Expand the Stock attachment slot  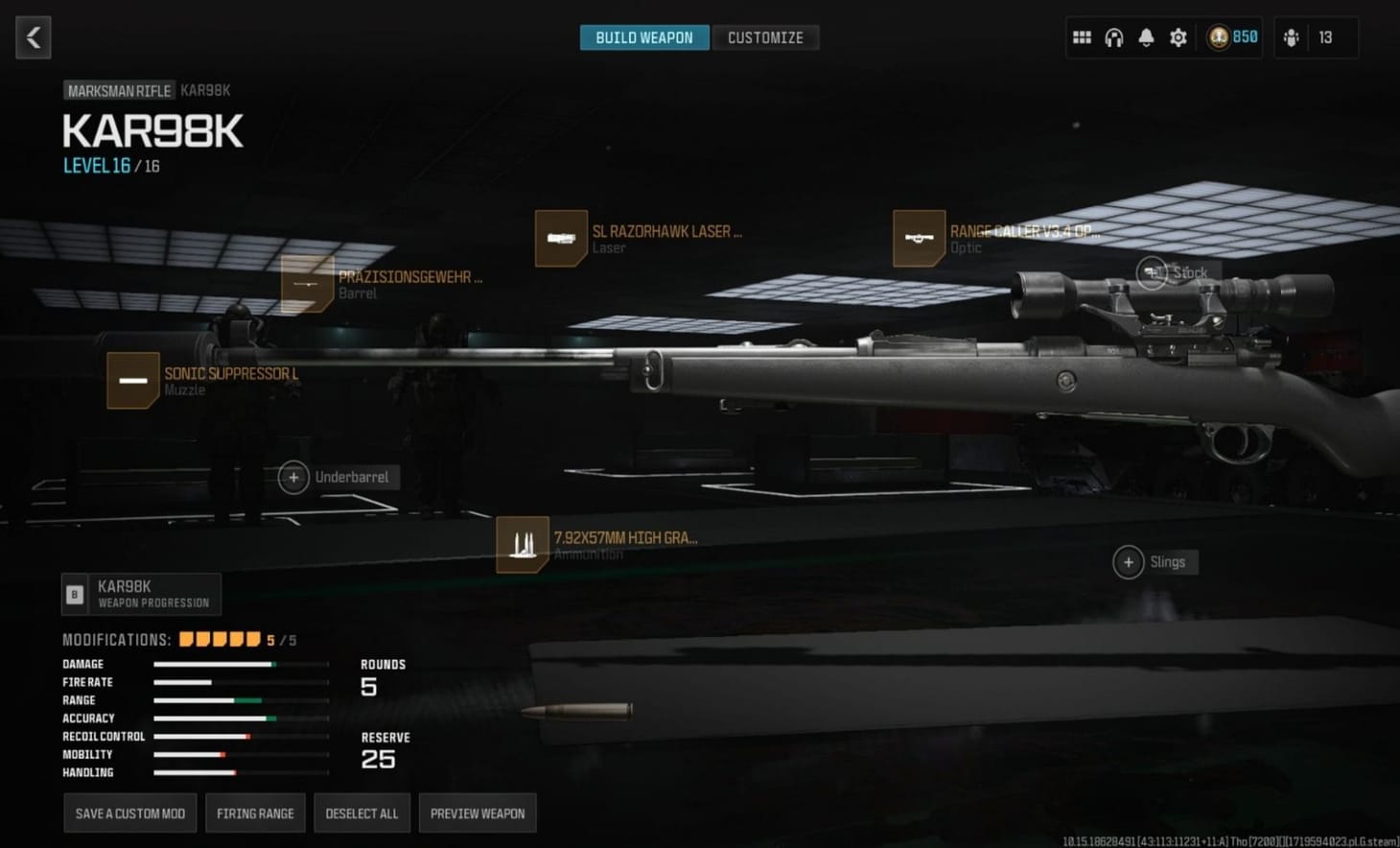pyautogui.click(x=1154, y=272)
